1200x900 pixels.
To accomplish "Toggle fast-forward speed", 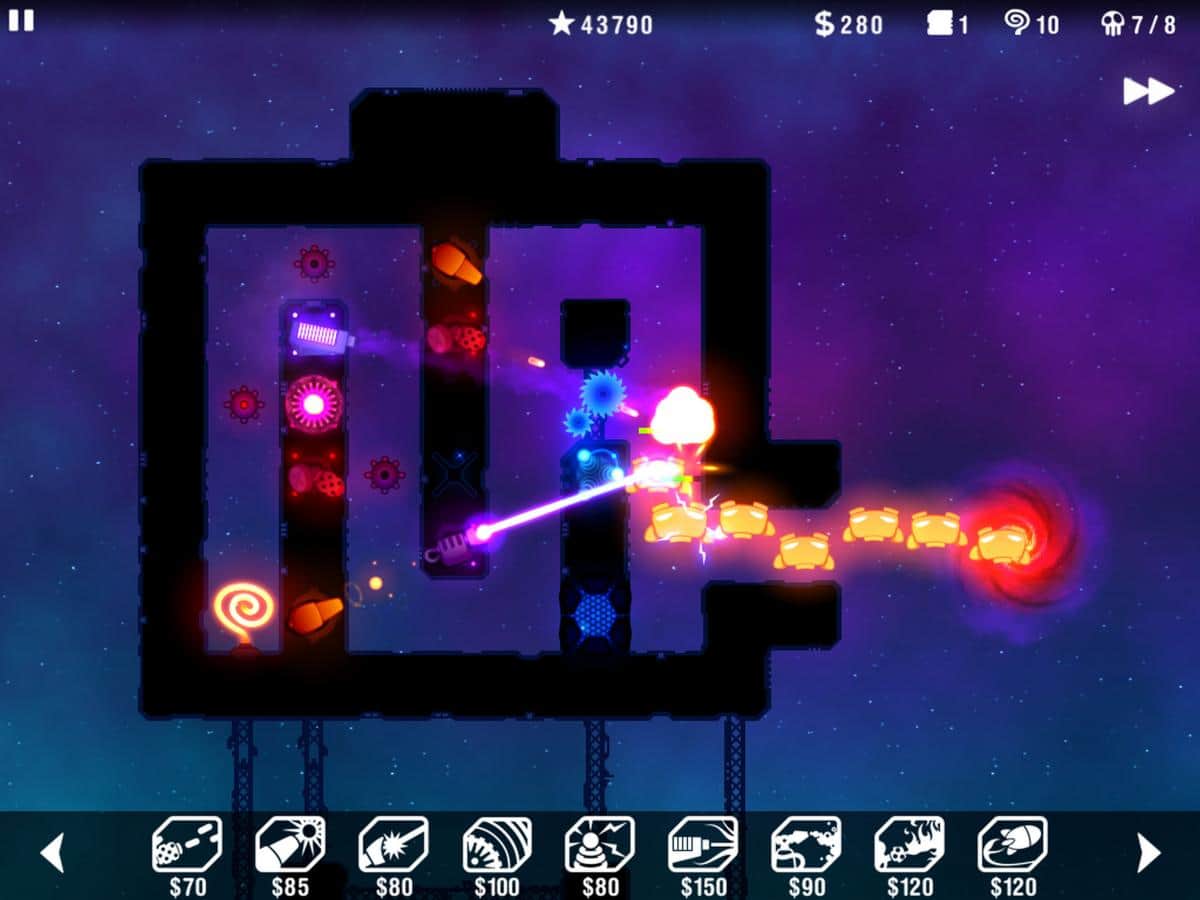I will (1148, 91).
